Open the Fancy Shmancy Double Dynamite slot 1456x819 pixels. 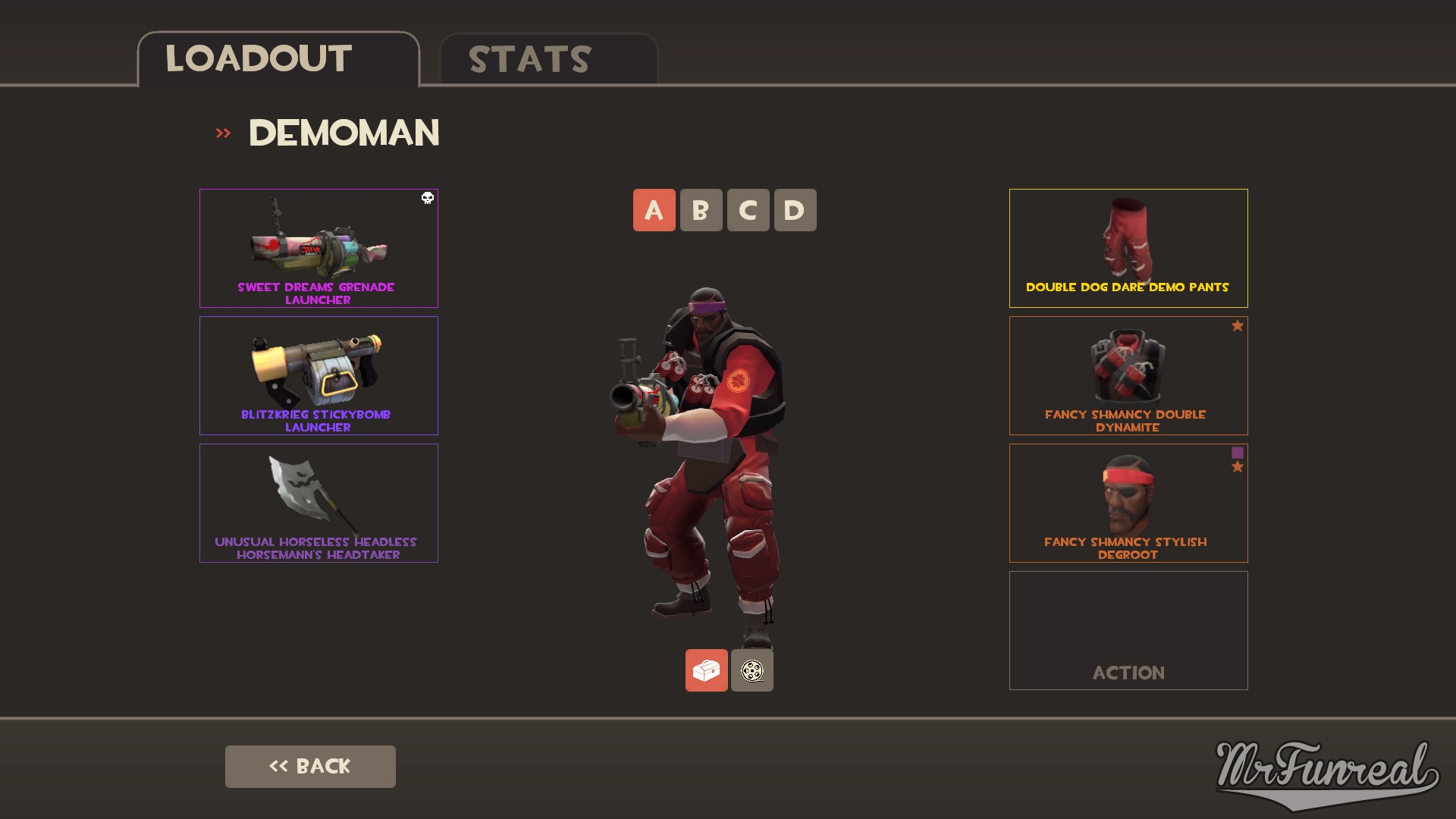1128,375
